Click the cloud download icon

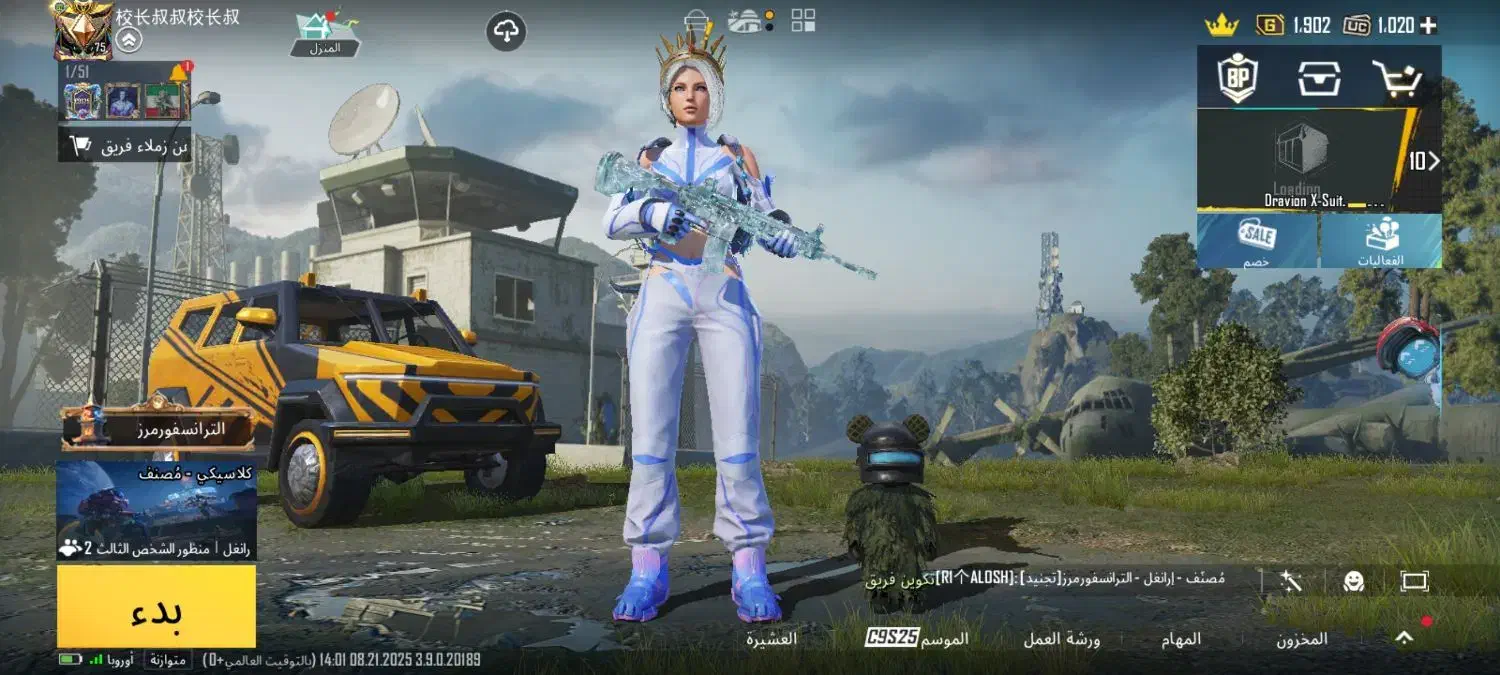(x=506, y=31)
